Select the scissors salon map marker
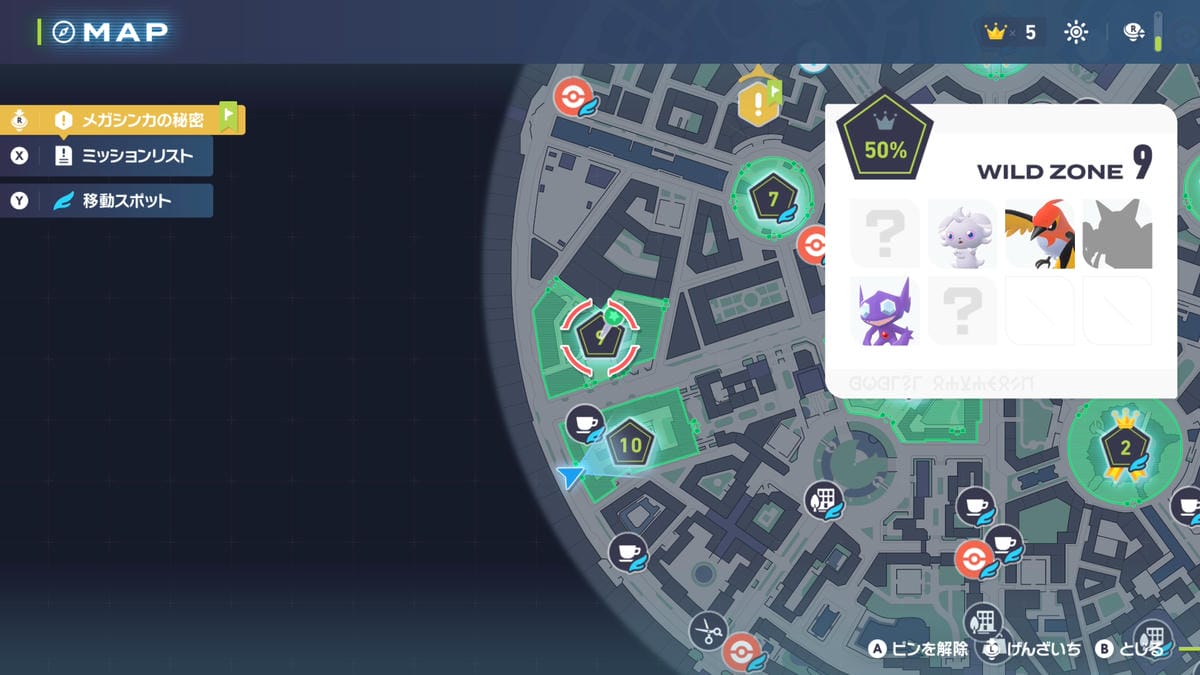This screenshot has width=1200, height=675. (709, 631)
